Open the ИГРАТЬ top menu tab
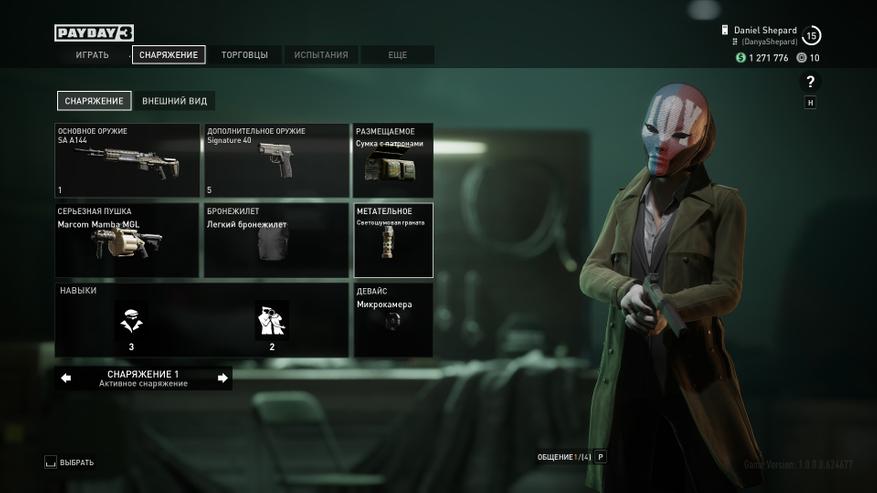The image size is (877, 493). click(92, 55)
